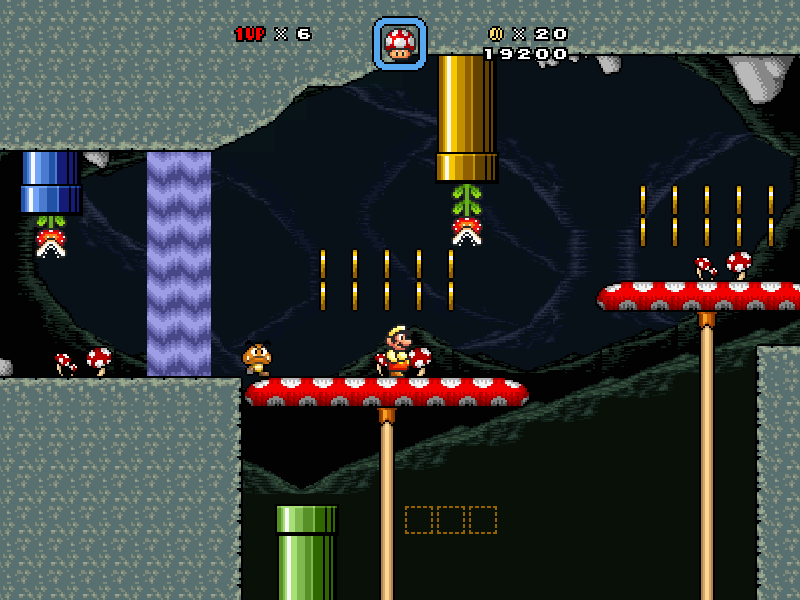Select the reserve mushroom item box
Image resolution: width=800 pixels, height=600 pixels.
(x=400, y=44)
